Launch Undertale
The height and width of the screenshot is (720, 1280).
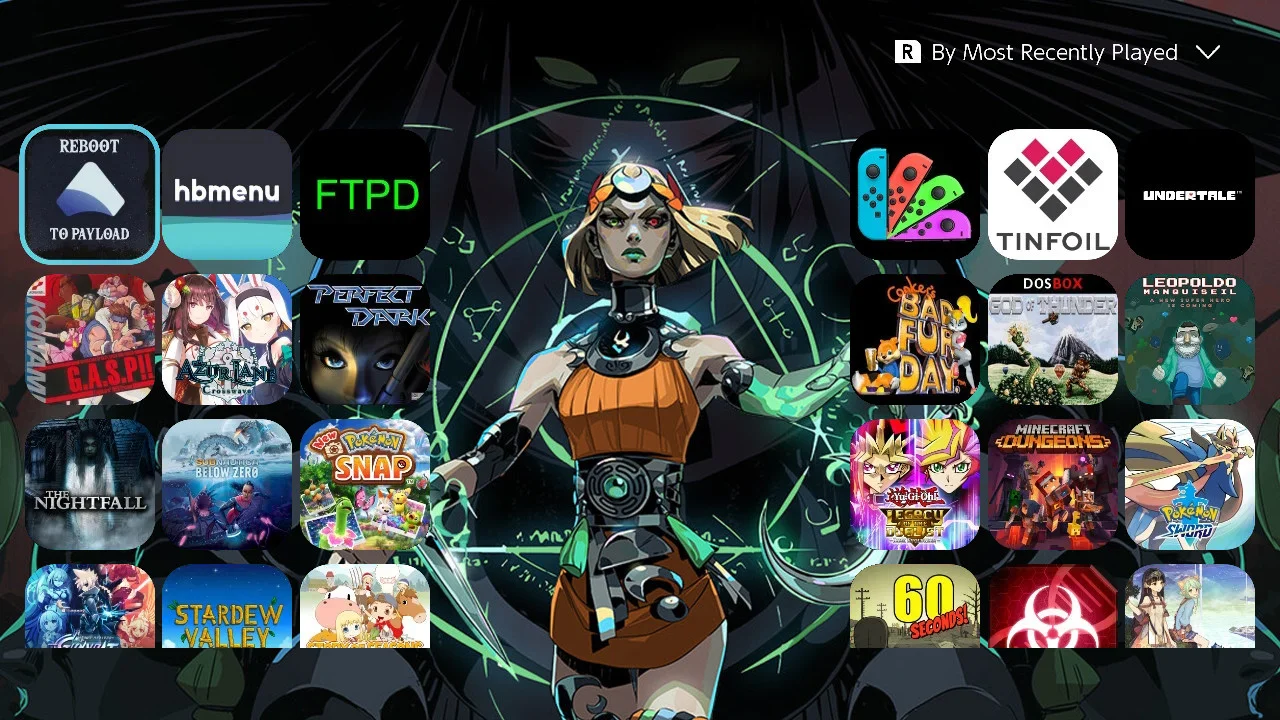[1190, 194]
